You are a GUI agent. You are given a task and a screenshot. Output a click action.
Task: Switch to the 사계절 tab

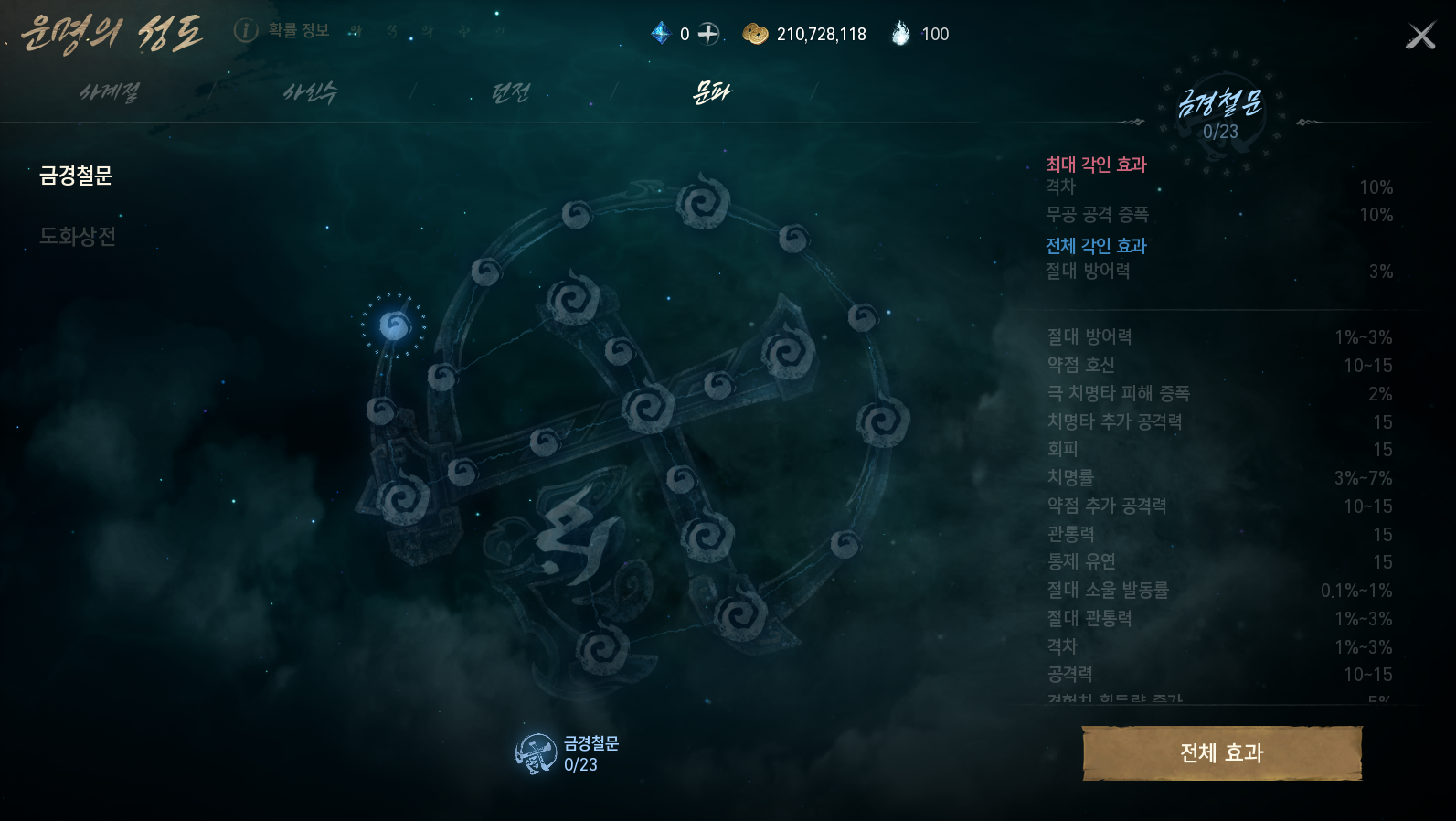(x=110, y=92)
